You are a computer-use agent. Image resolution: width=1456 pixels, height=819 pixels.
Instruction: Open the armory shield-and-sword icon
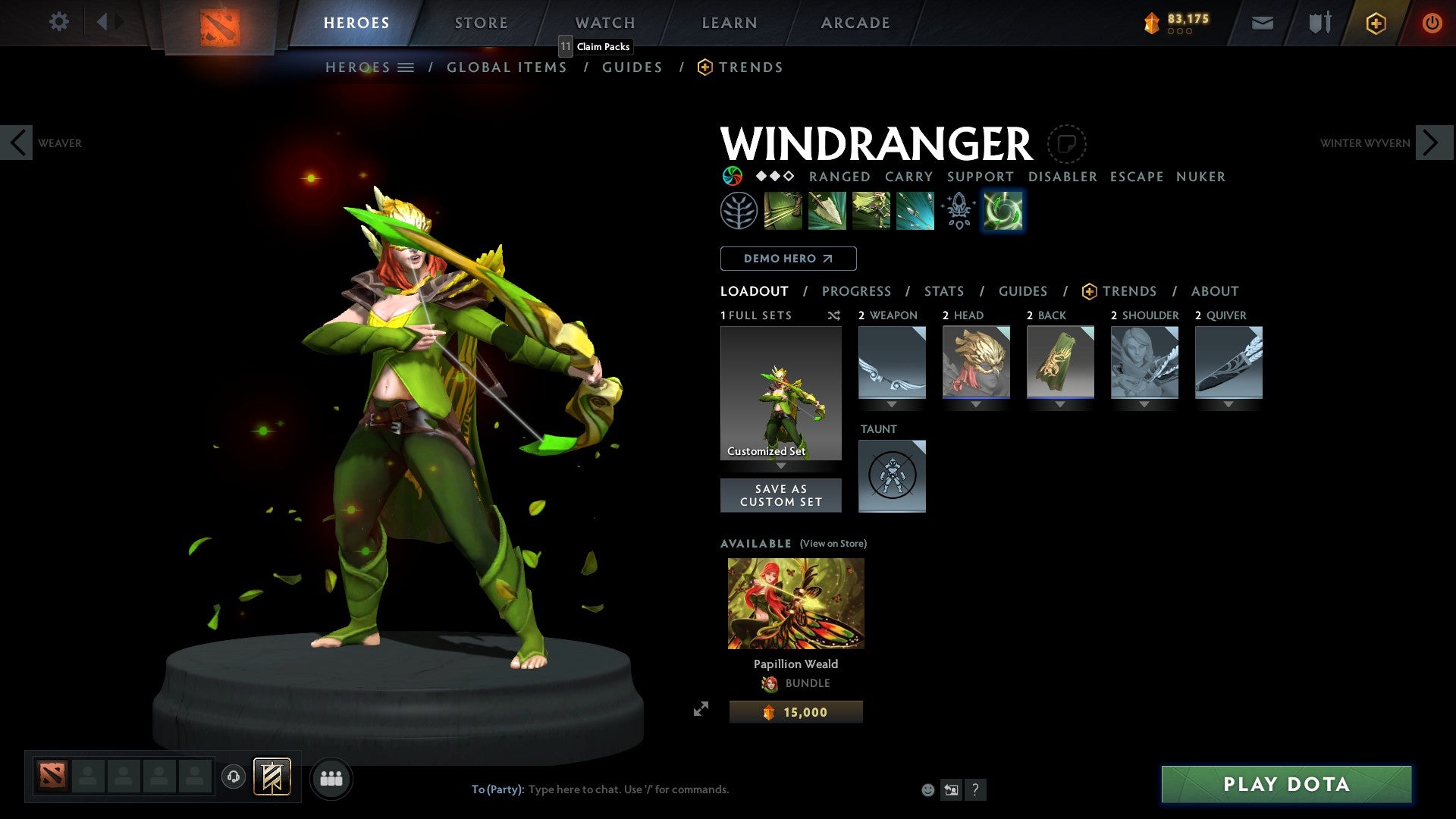(x=1319, y=23)
